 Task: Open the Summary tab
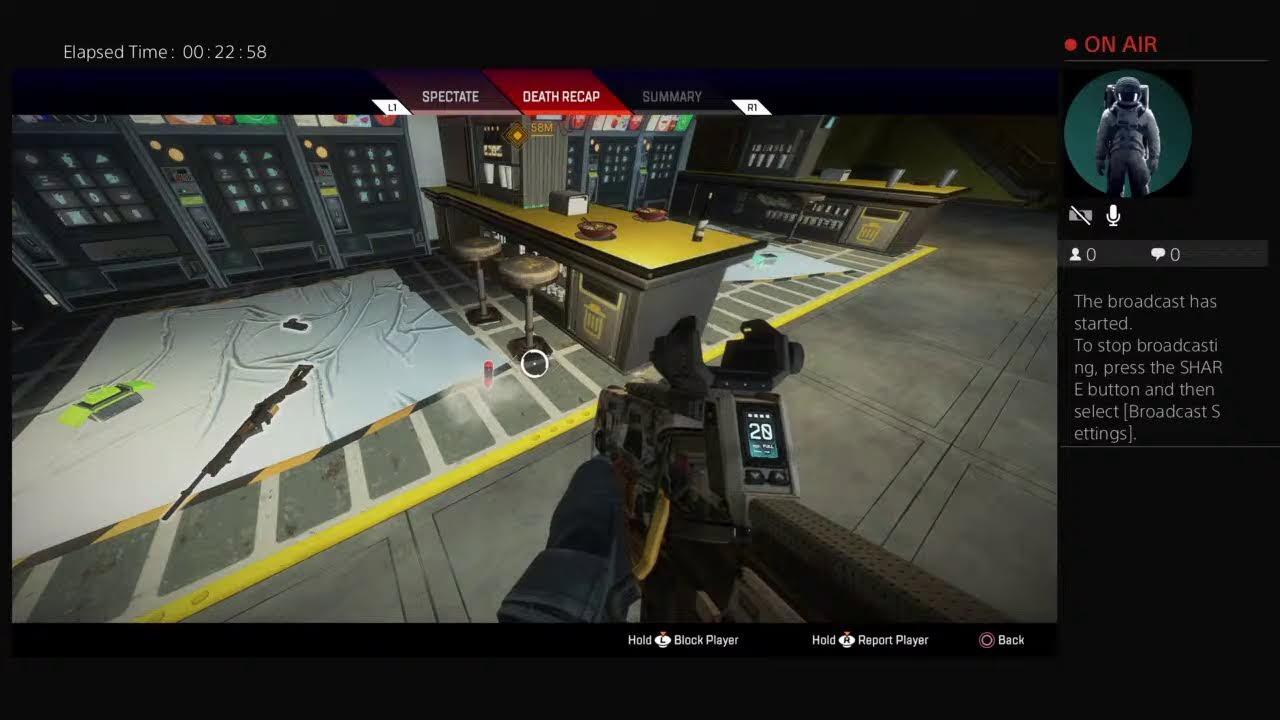tap(671, 97)
